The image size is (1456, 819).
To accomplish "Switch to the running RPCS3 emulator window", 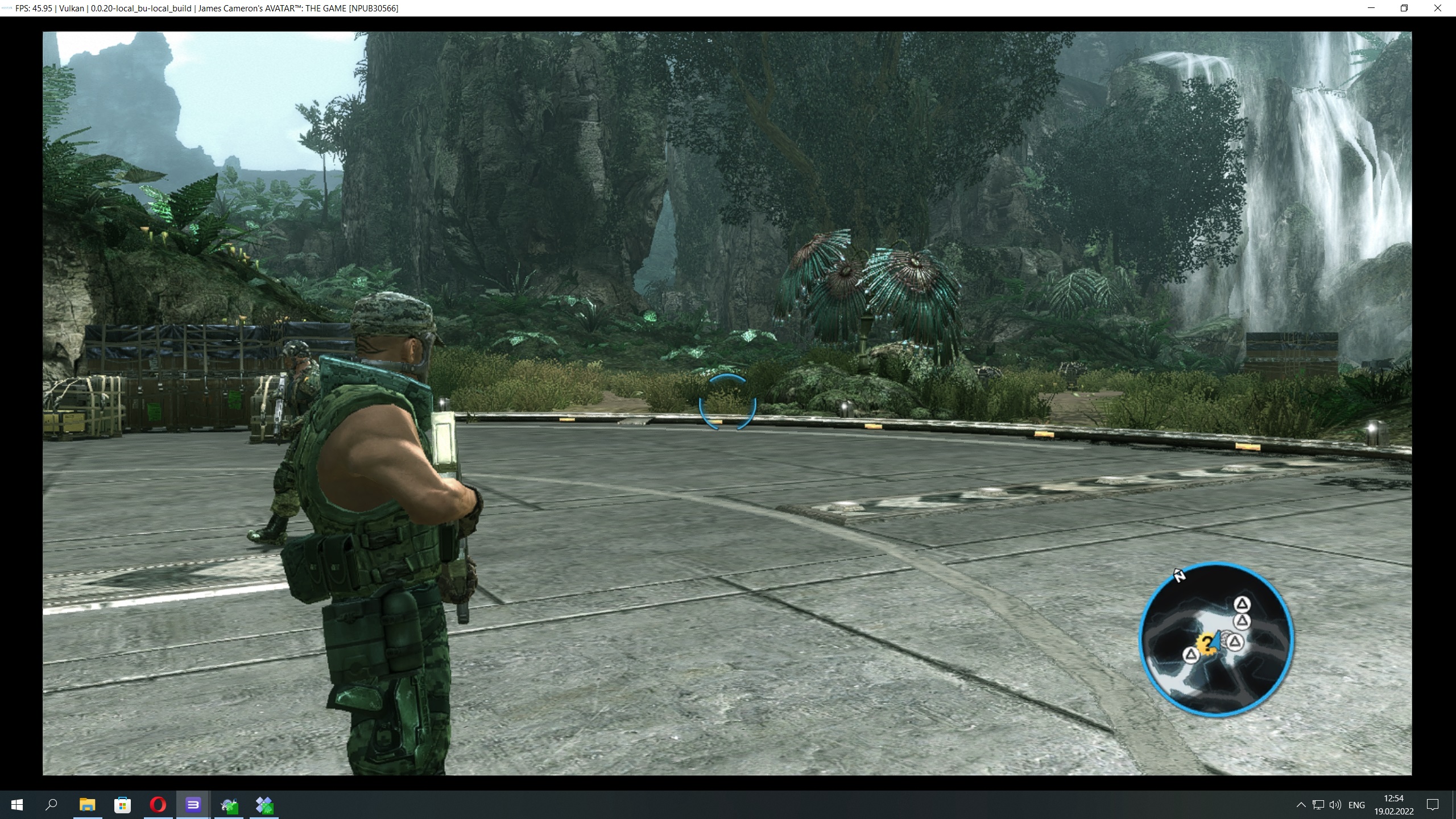I will coord(192,805).
